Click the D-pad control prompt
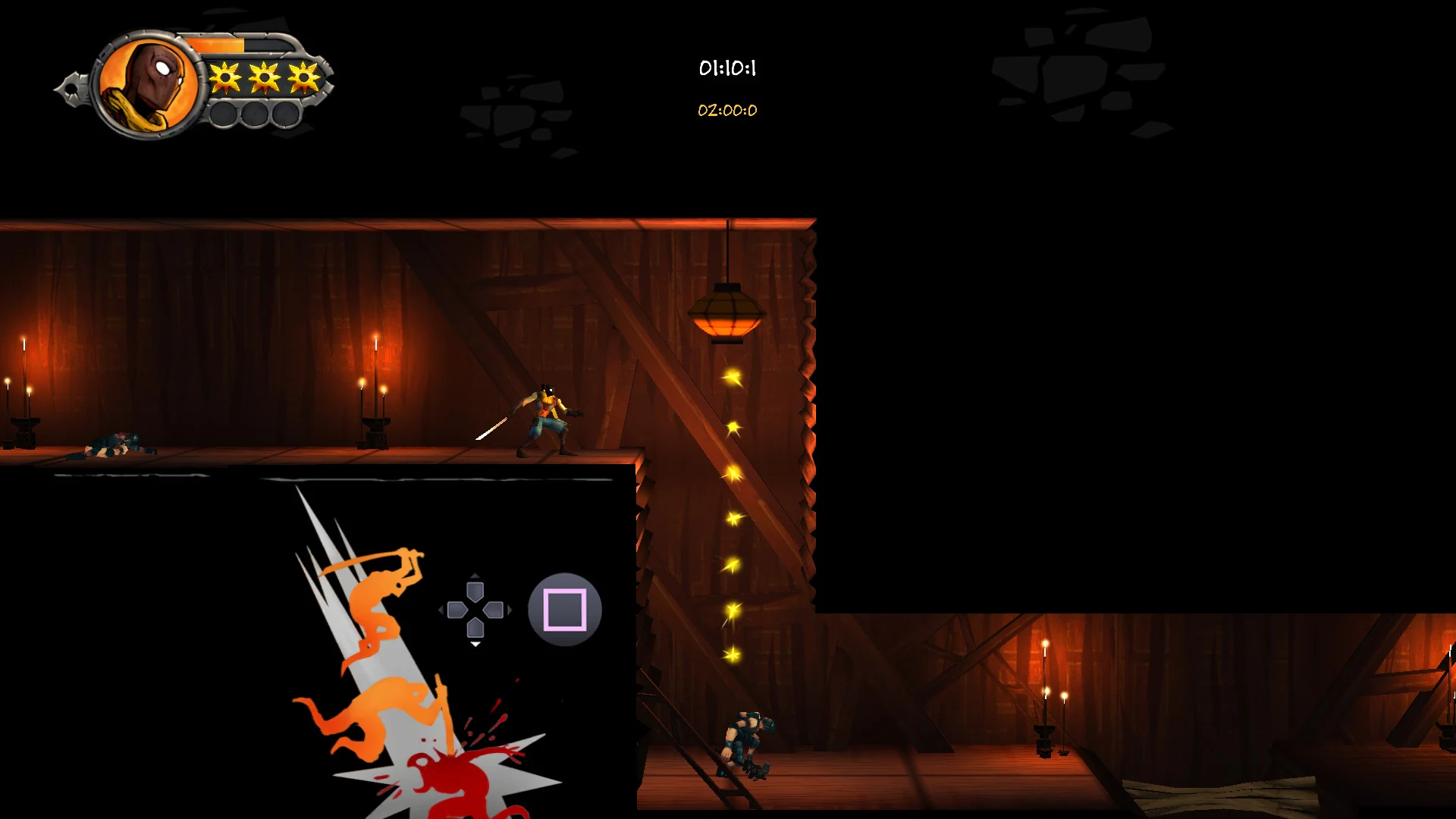The height and width of the screenshot is (819, 1456). [475, 610]
